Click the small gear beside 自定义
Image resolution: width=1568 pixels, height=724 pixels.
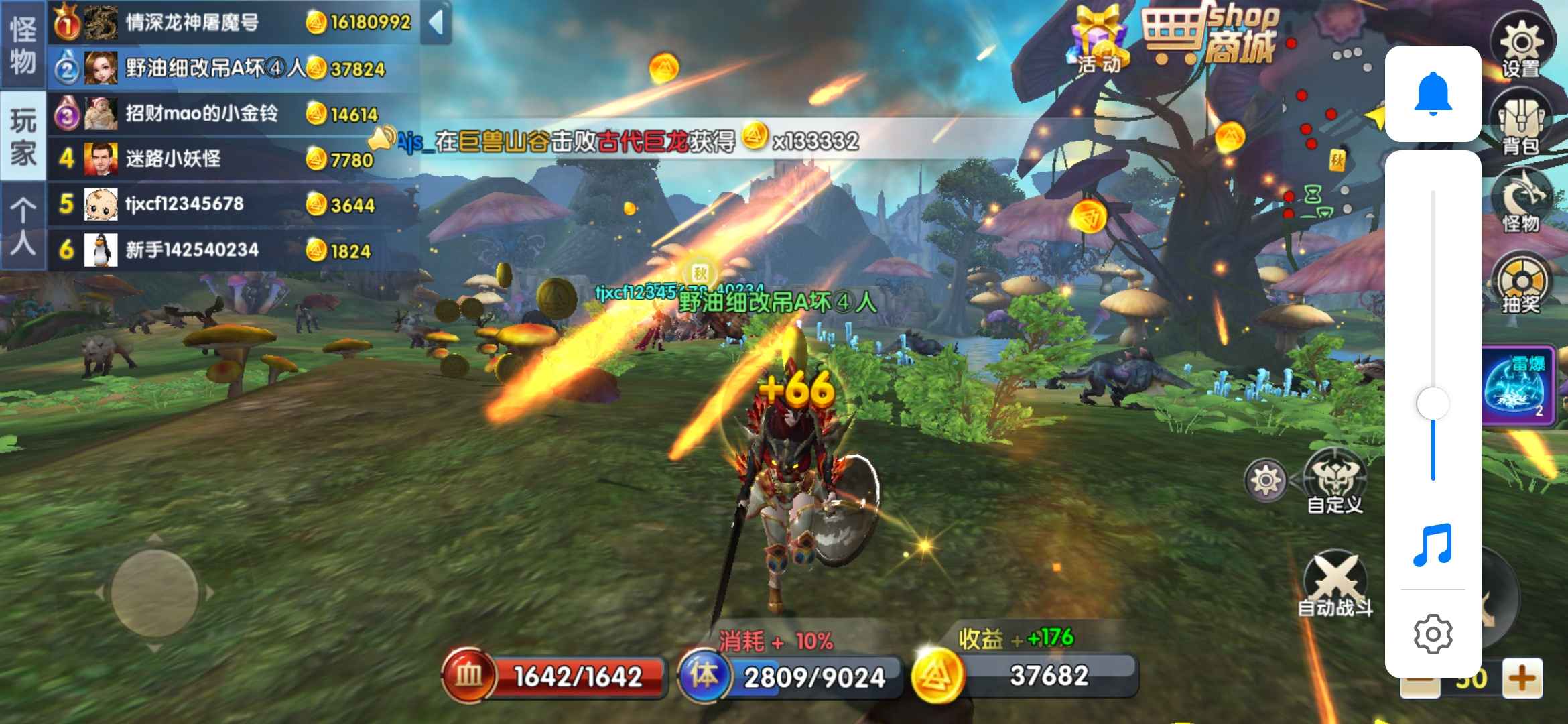[1265, 480]
